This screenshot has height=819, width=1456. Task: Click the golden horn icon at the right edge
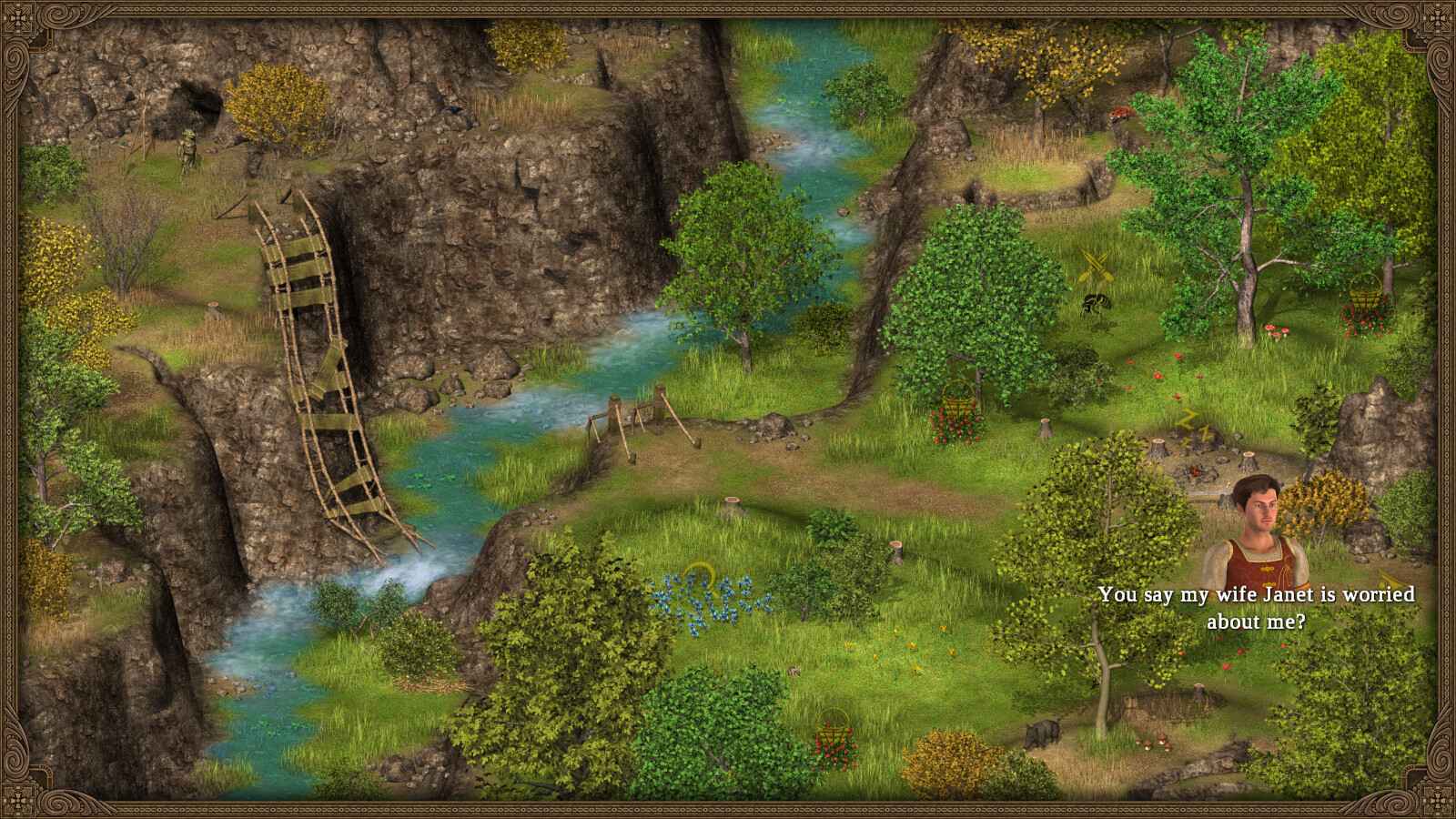(x=1389, y=580)
